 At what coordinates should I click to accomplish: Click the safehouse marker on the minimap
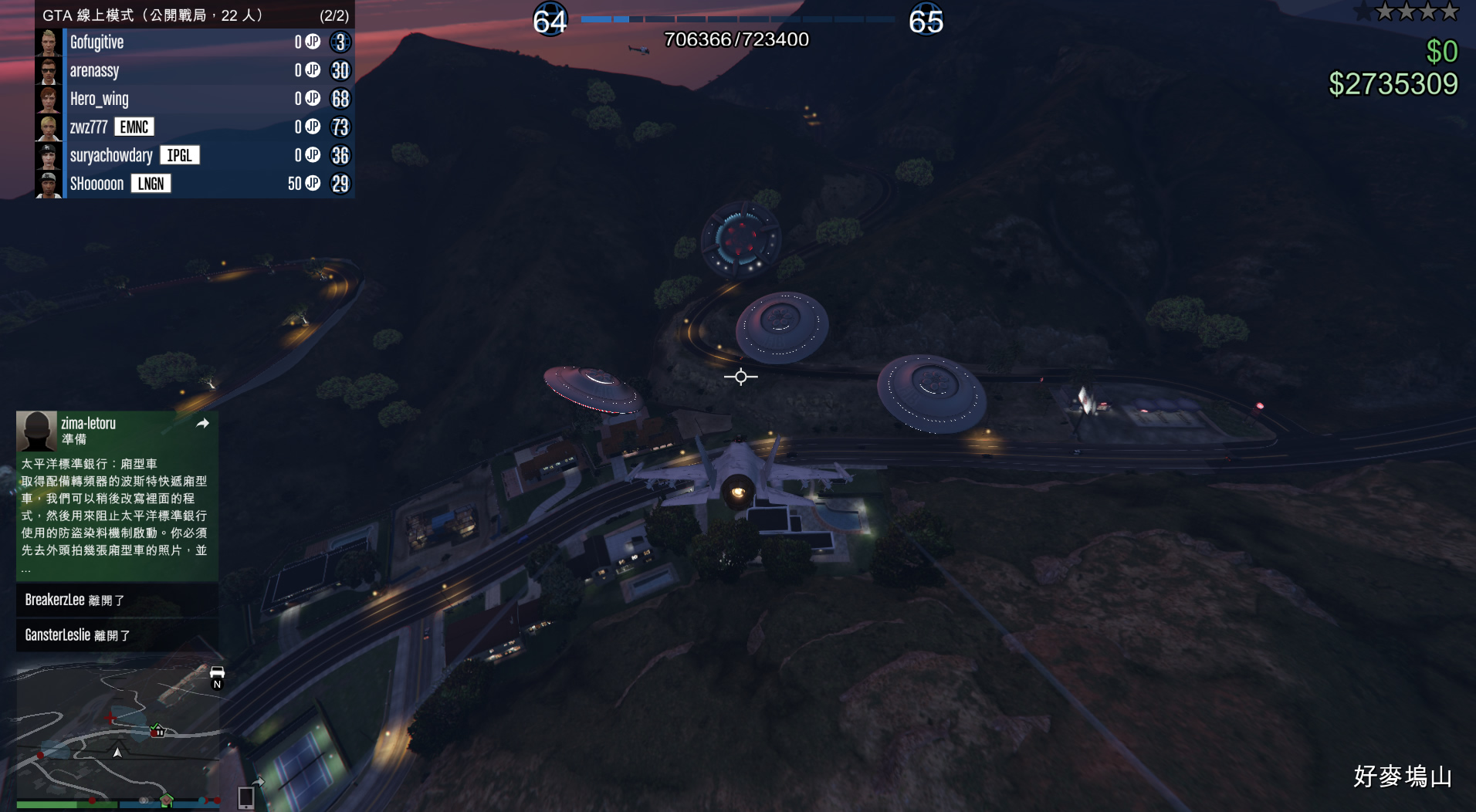(x=157, y=729)
